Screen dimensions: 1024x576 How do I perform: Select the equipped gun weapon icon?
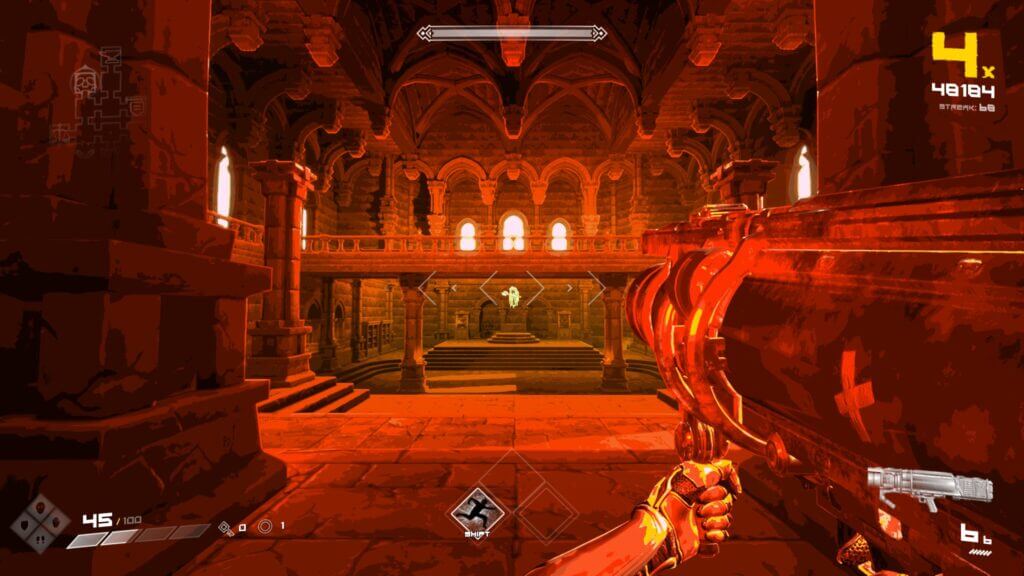[x=929, y=489]
